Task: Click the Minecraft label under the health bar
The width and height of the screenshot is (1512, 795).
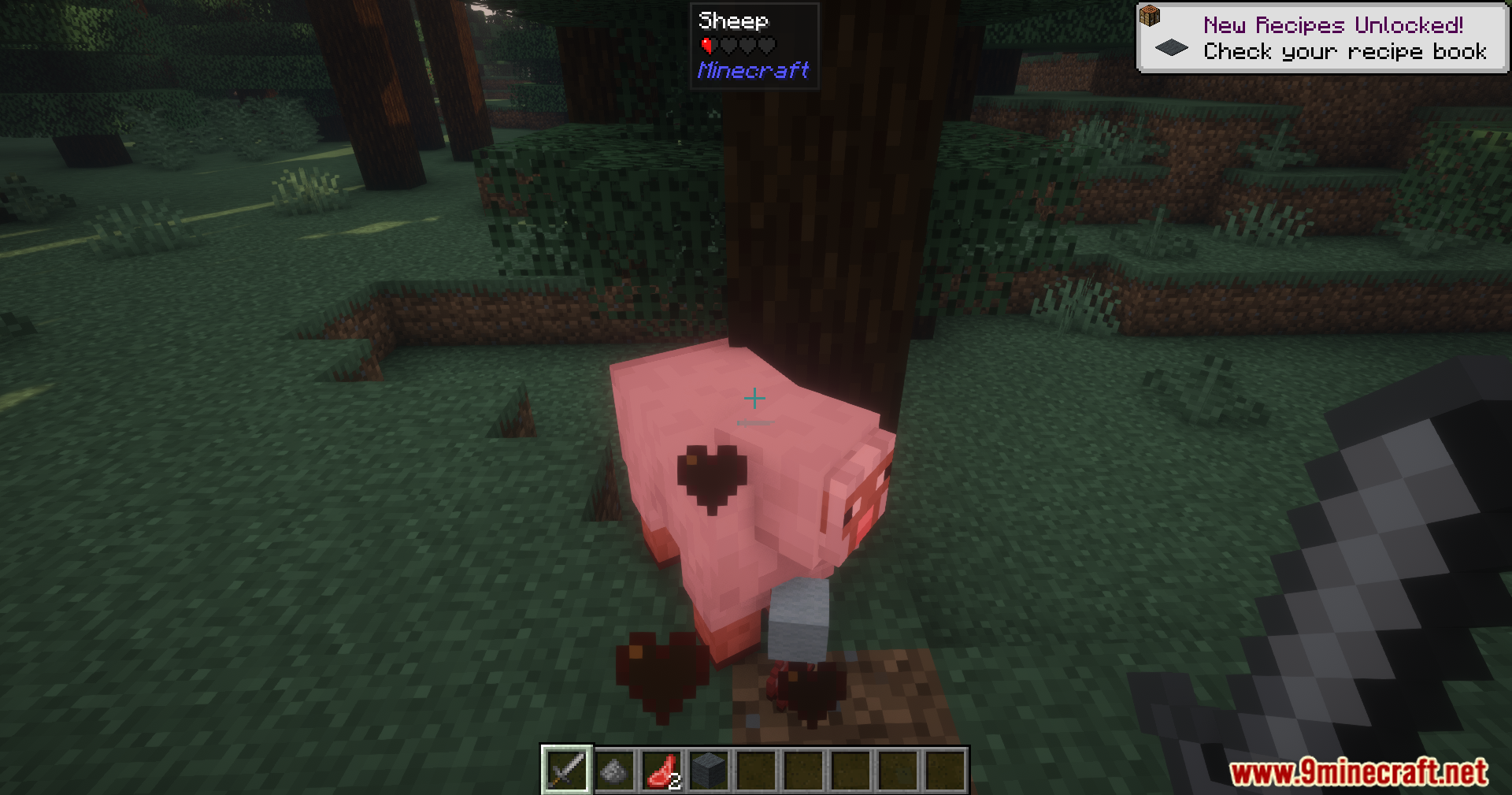Action: pos(754,70)
